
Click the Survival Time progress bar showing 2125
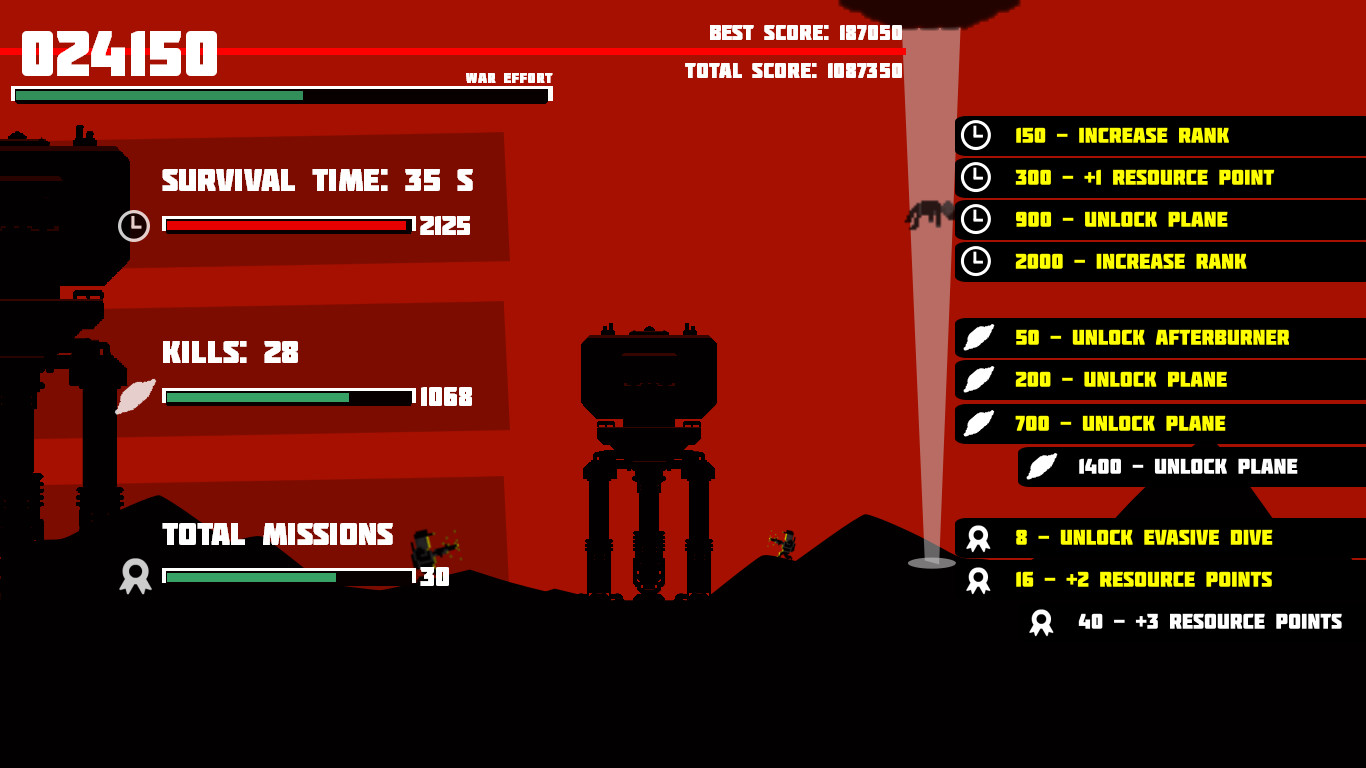click(x=285, y=225)
